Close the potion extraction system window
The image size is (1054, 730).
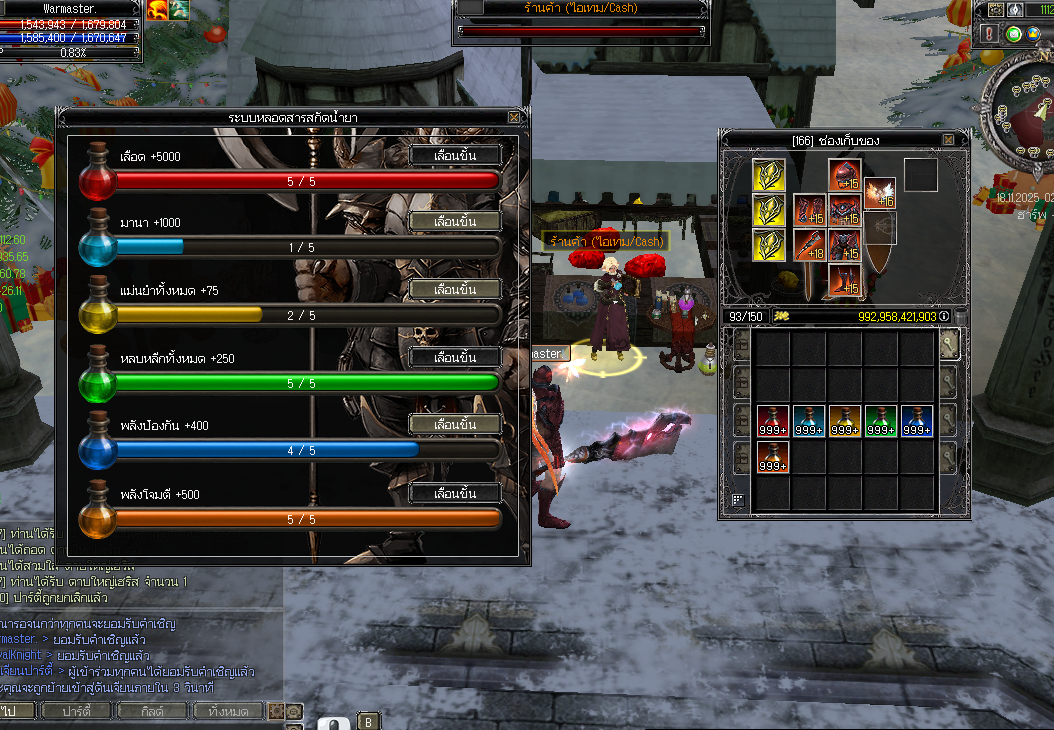(x=514, y=117)
